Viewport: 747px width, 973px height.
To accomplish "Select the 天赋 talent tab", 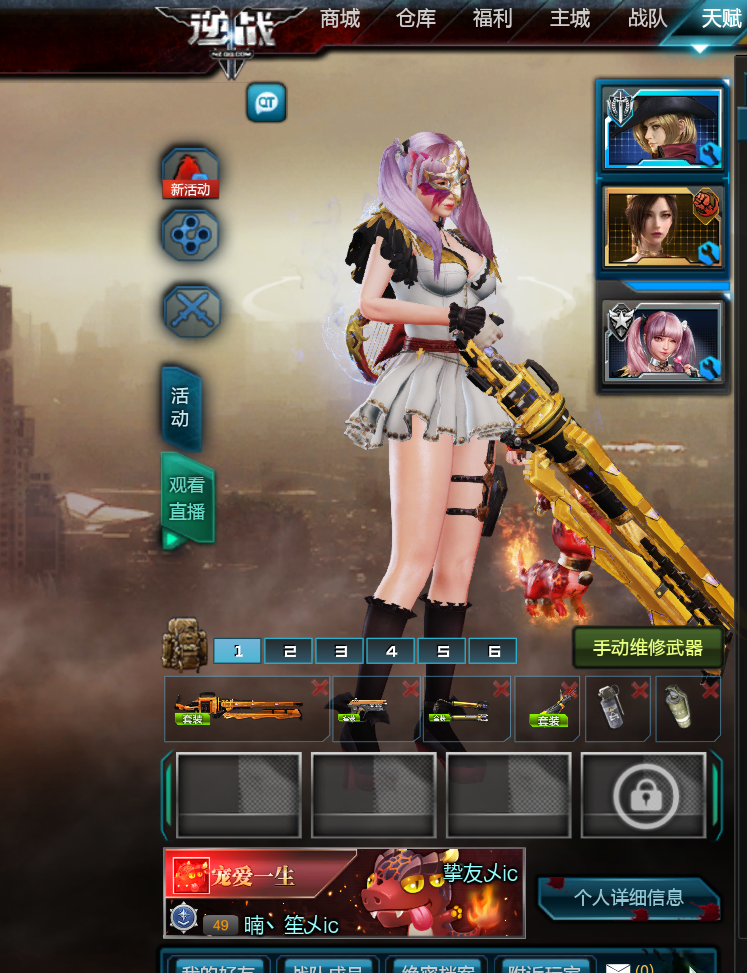I will click(x=720, y=18).
